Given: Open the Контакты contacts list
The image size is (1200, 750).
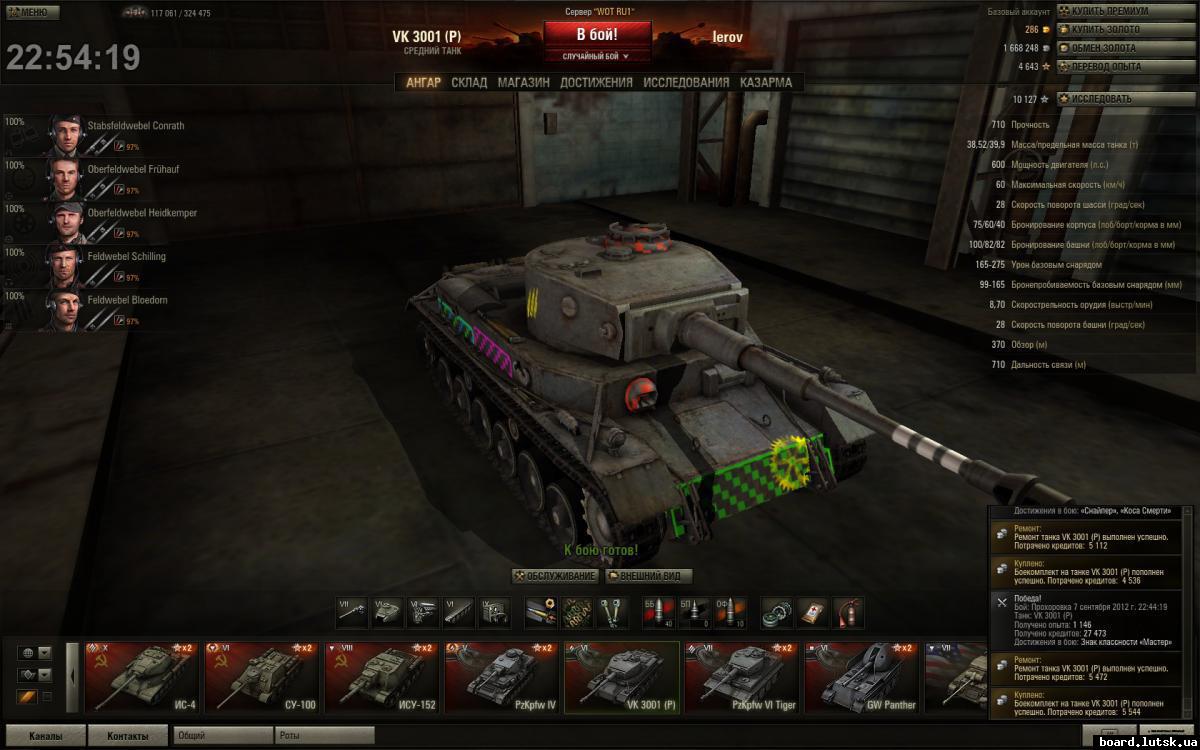Looking at the screenshot, I should 128,736.
